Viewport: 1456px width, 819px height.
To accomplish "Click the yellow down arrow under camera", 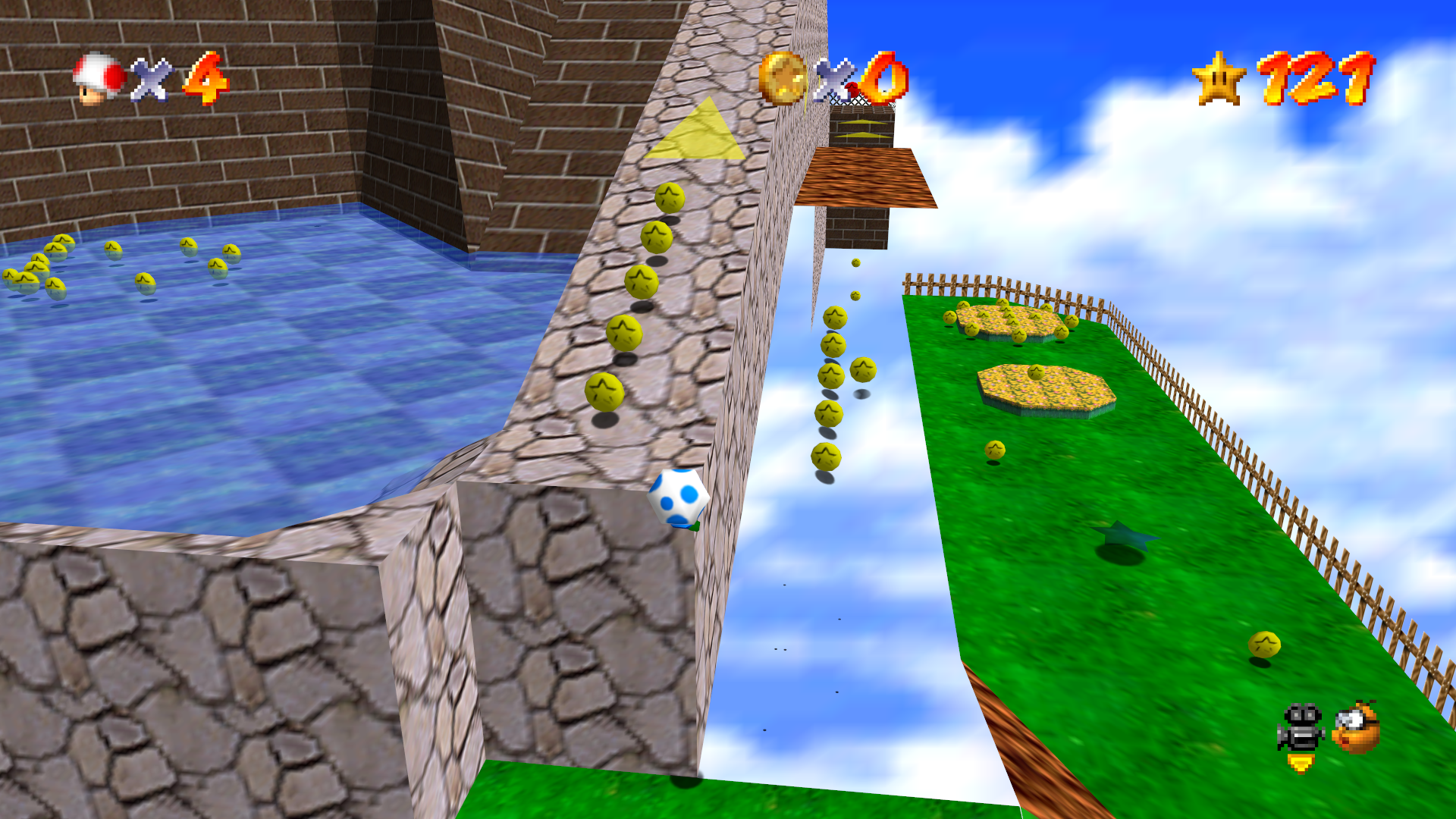I will pos(1301,764).
